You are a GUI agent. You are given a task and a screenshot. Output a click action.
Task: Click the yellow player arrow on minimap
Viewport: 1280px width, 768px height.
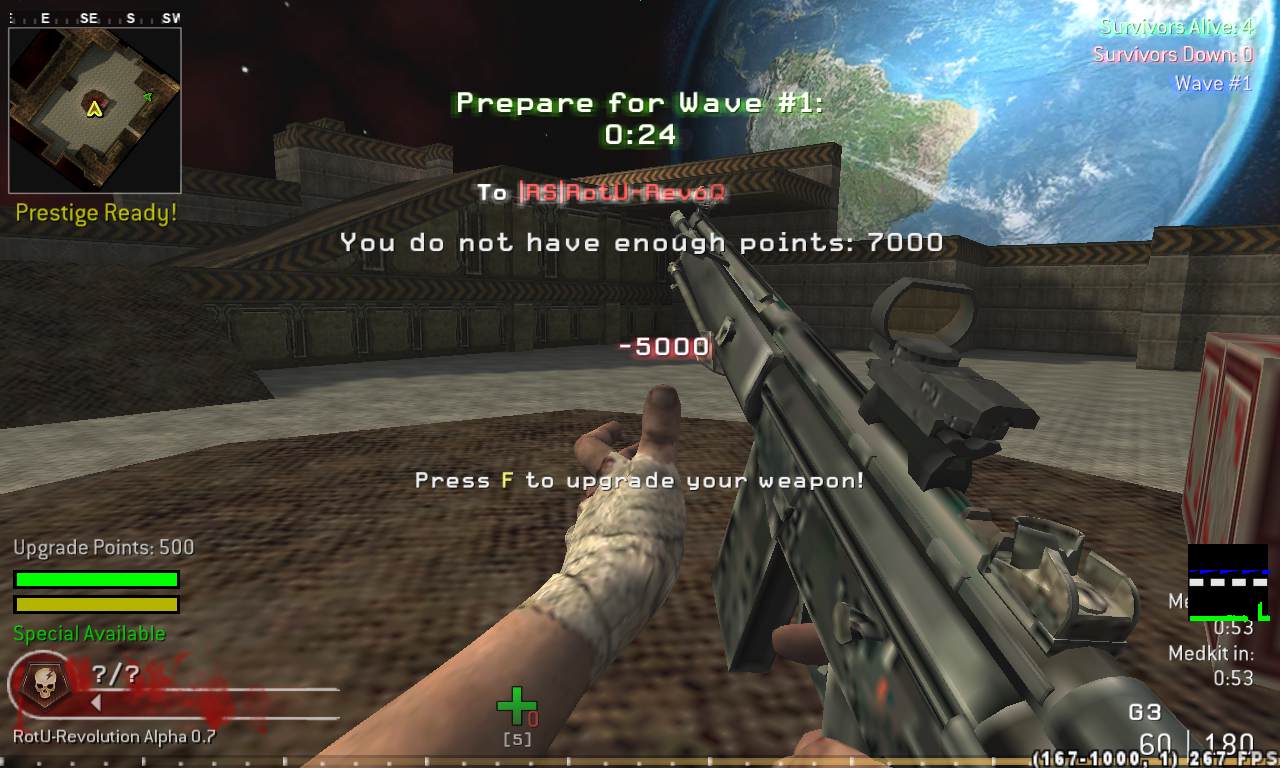[x=95, y=108]
